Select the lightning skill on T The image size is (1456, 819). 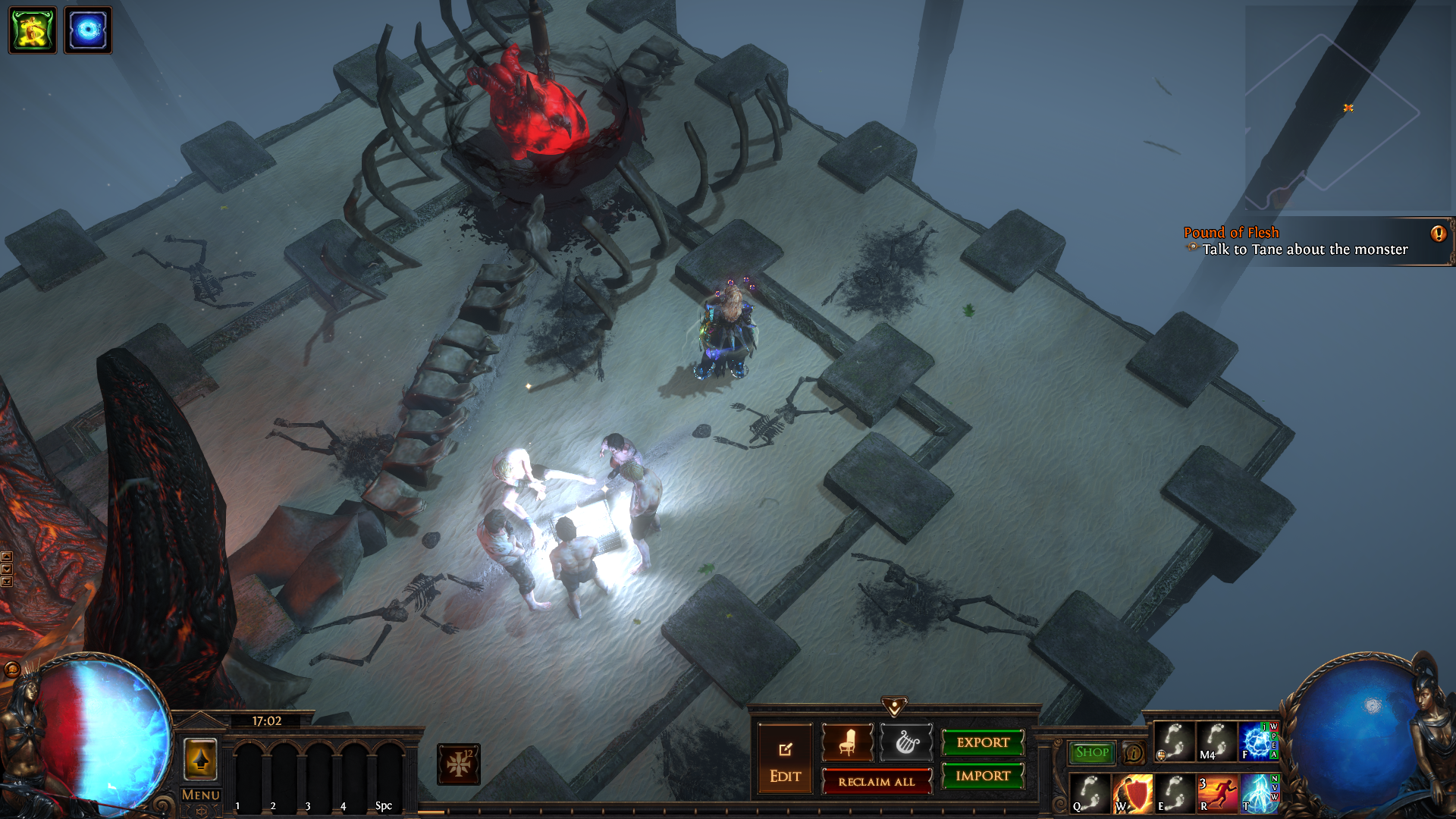point(1259,794)
